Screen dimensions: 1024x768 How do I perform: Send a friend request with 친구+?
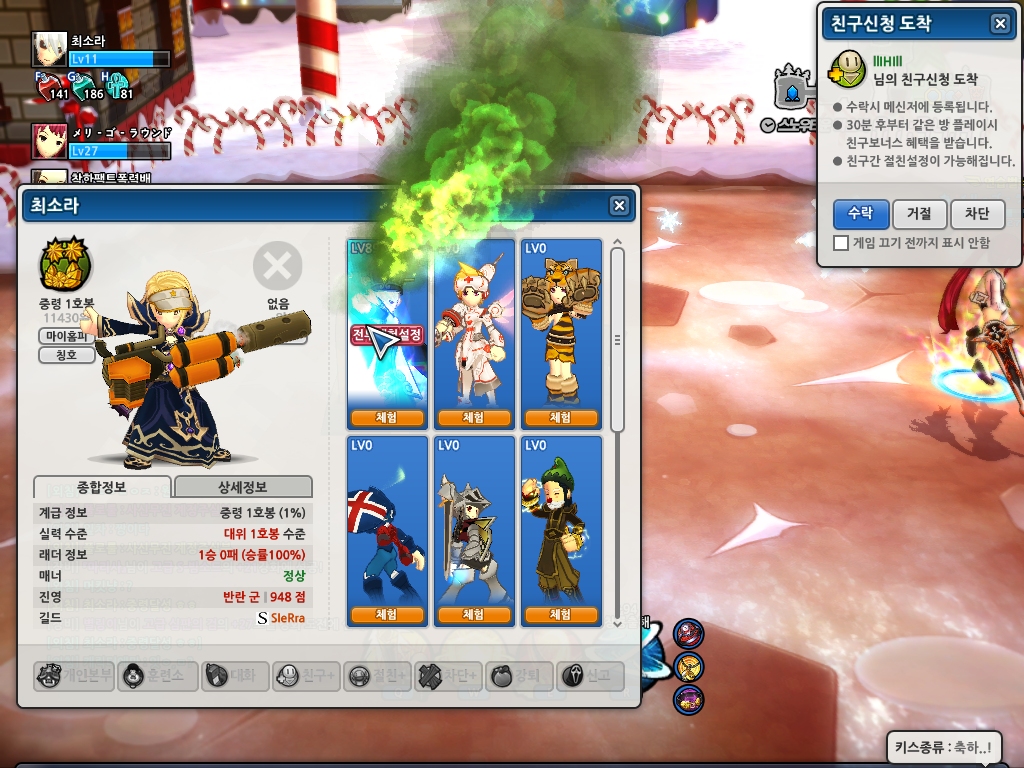tap(306, 676)
